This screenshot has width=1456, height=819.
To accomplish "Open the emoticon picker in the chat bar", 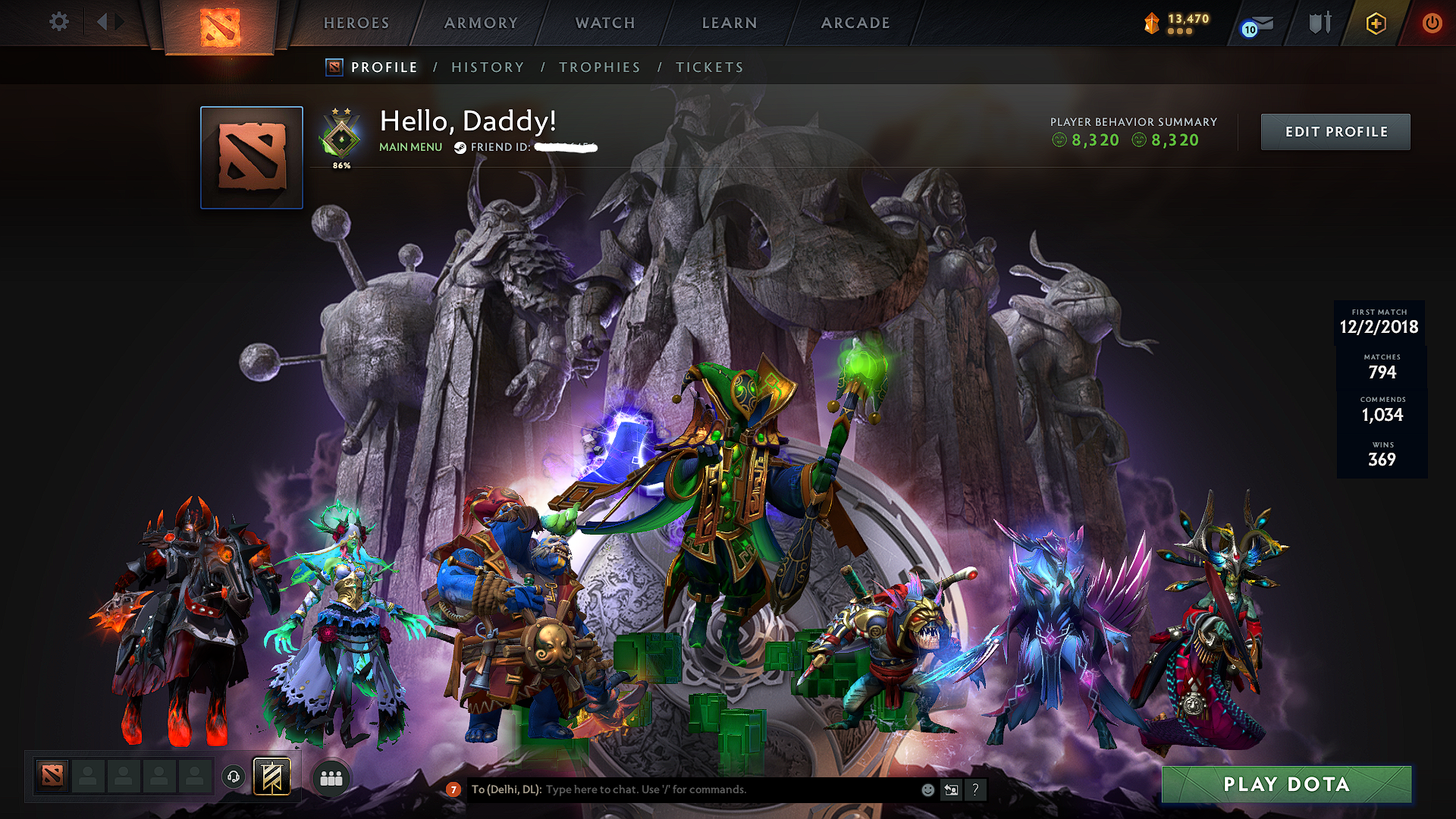I will (x=927, y=790).
